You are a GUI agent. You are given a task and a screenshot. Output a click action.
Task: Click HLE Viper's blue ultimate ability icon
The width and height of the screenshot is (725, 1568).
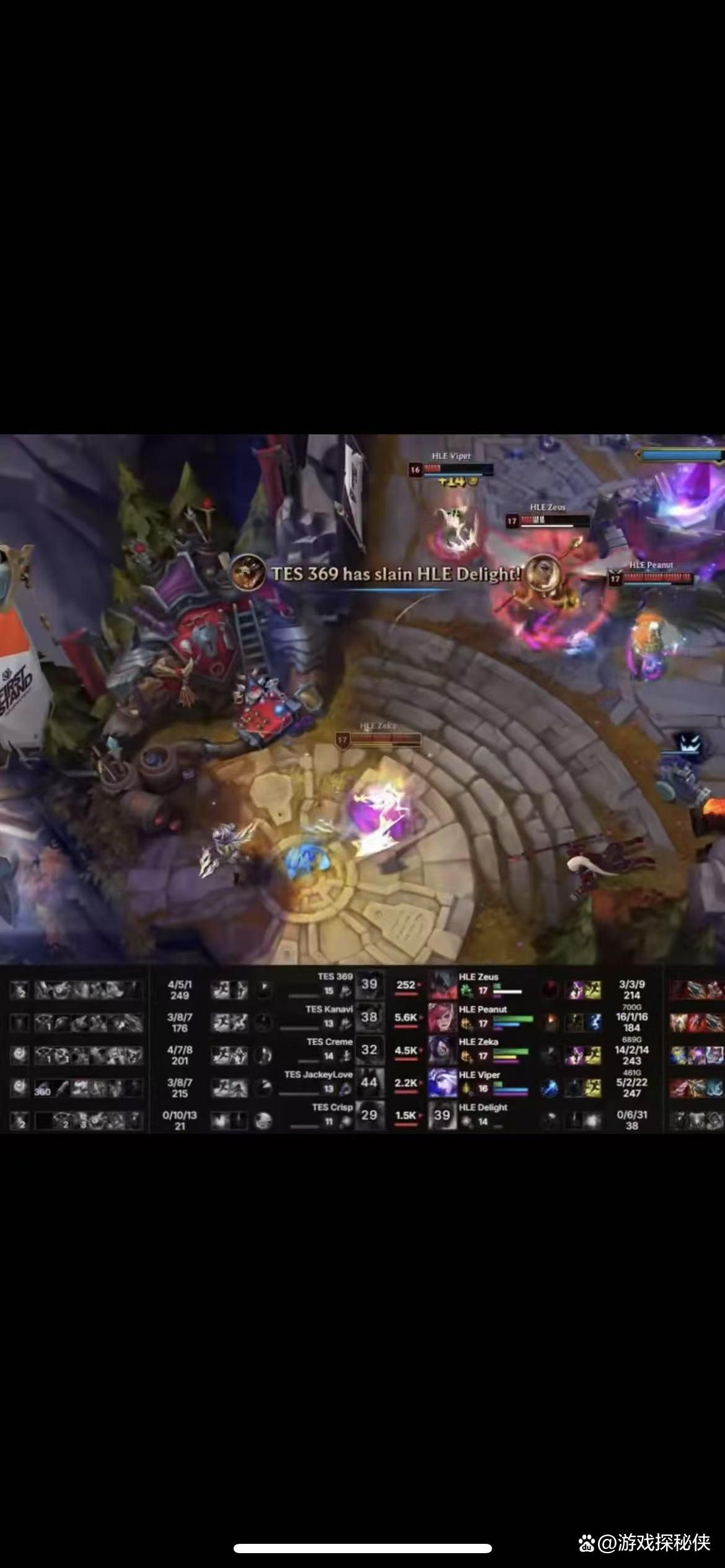point(549,1088)
